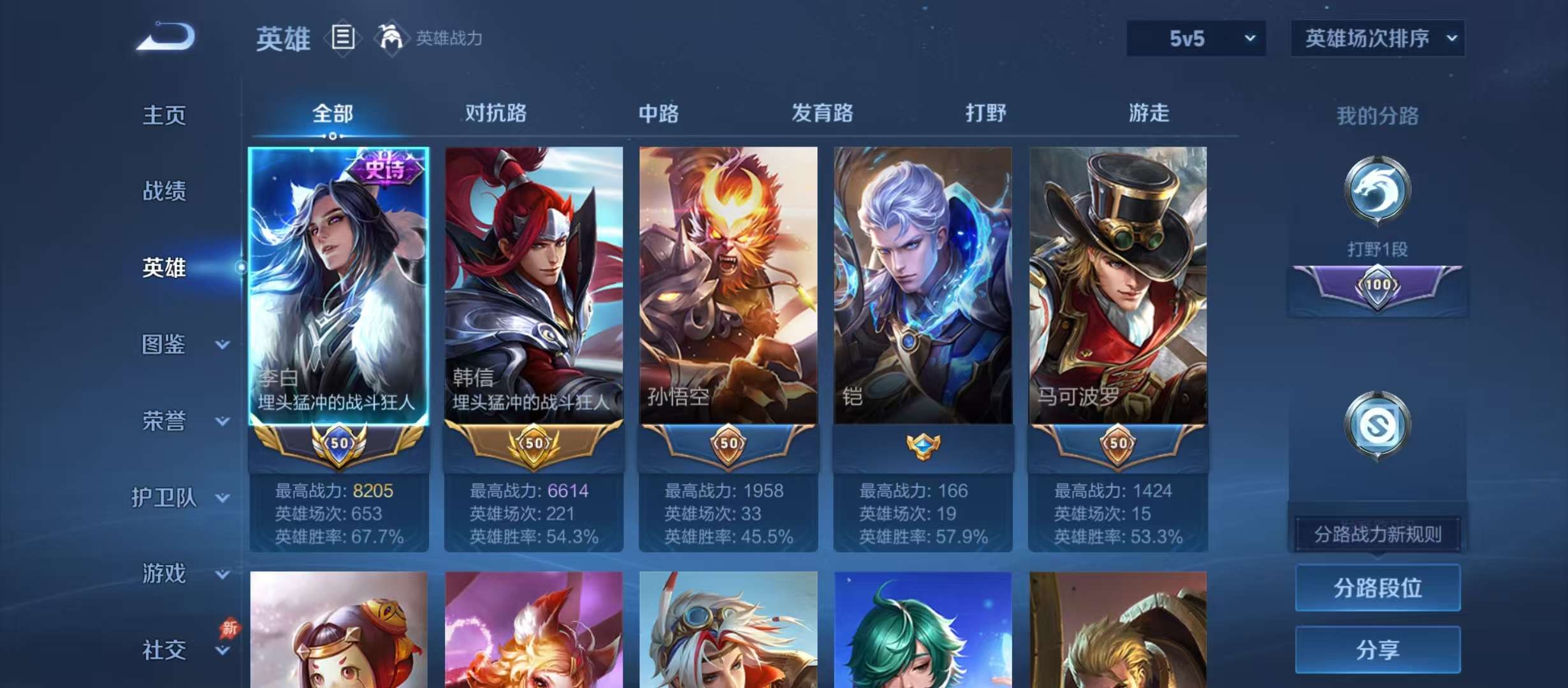Open the hero records list icon beside 英雄
The height and width of the screenshot is (688, 1568).
(x=342, y=38)
